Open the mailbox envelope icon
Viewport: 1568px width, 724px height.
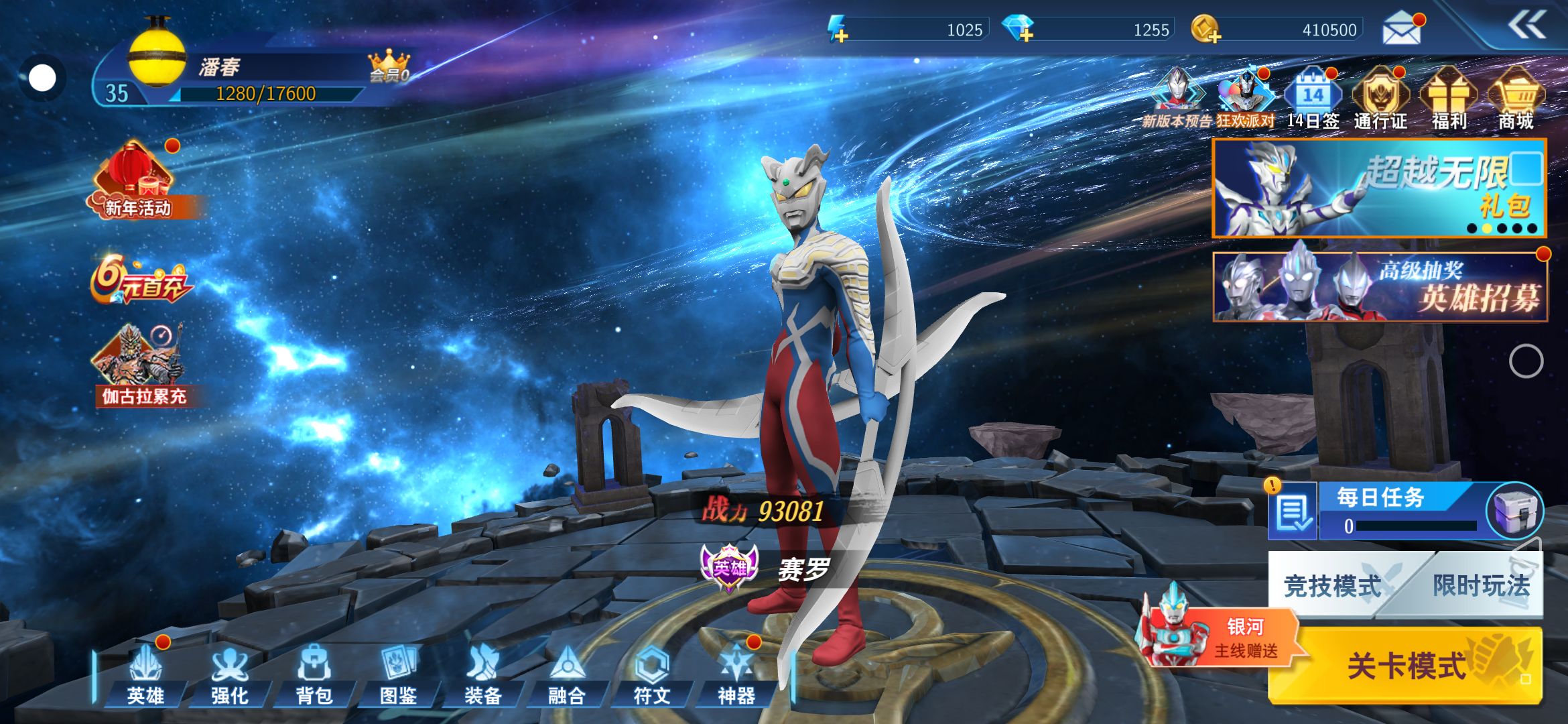(x=1402, y=29)
